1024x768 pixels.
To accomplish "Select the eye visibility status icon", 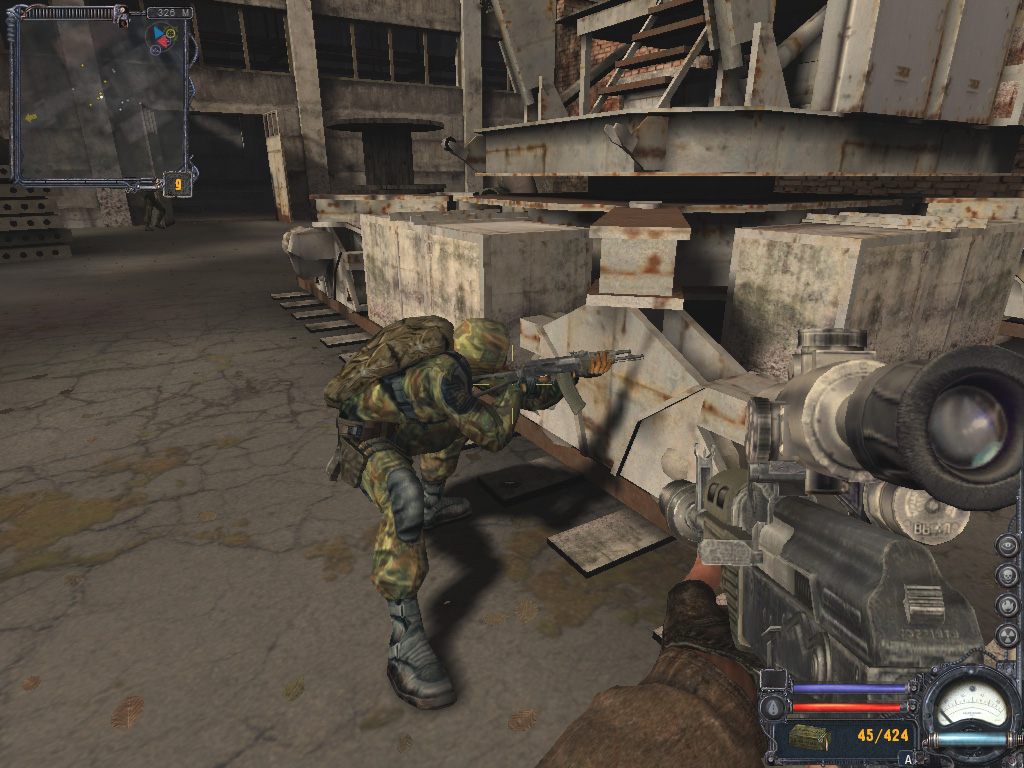I will click(x=1008, y=546).
